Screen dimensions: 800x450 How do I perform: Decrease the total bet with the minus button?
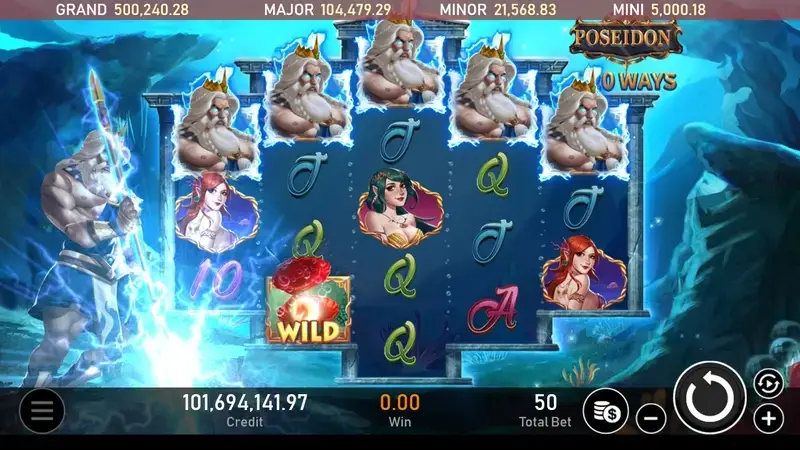(x=650, y=418)
